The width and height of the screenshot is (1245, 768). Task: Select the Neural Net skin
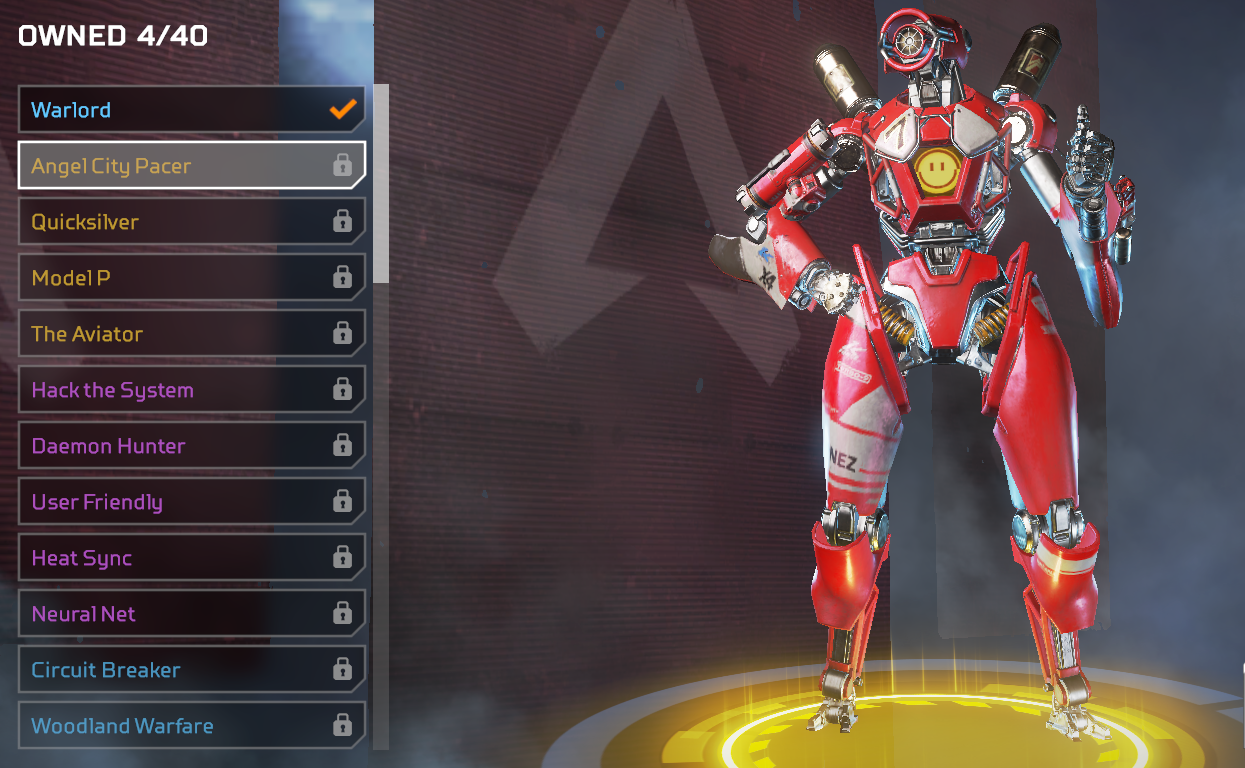[x=190, y=614]
